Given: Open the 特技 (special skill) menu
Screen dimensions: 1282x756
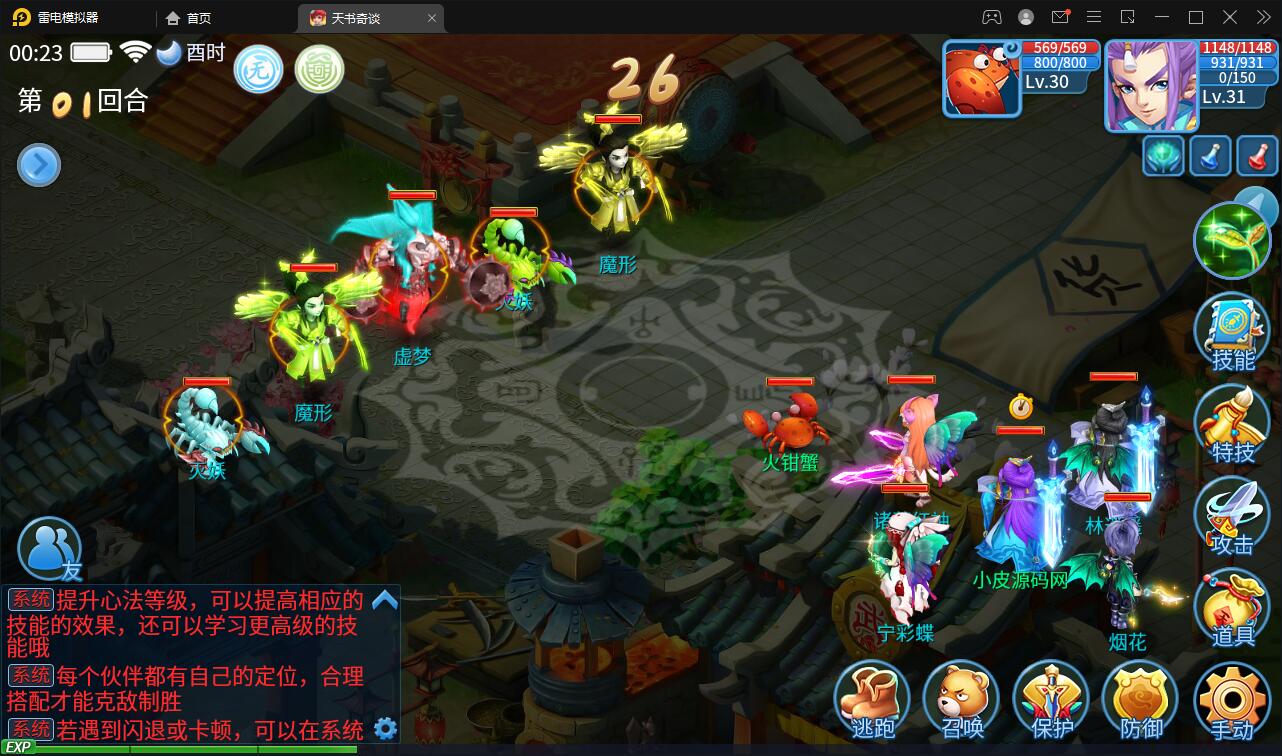Looking at the screenshot, I should [x=1232, y=424].
